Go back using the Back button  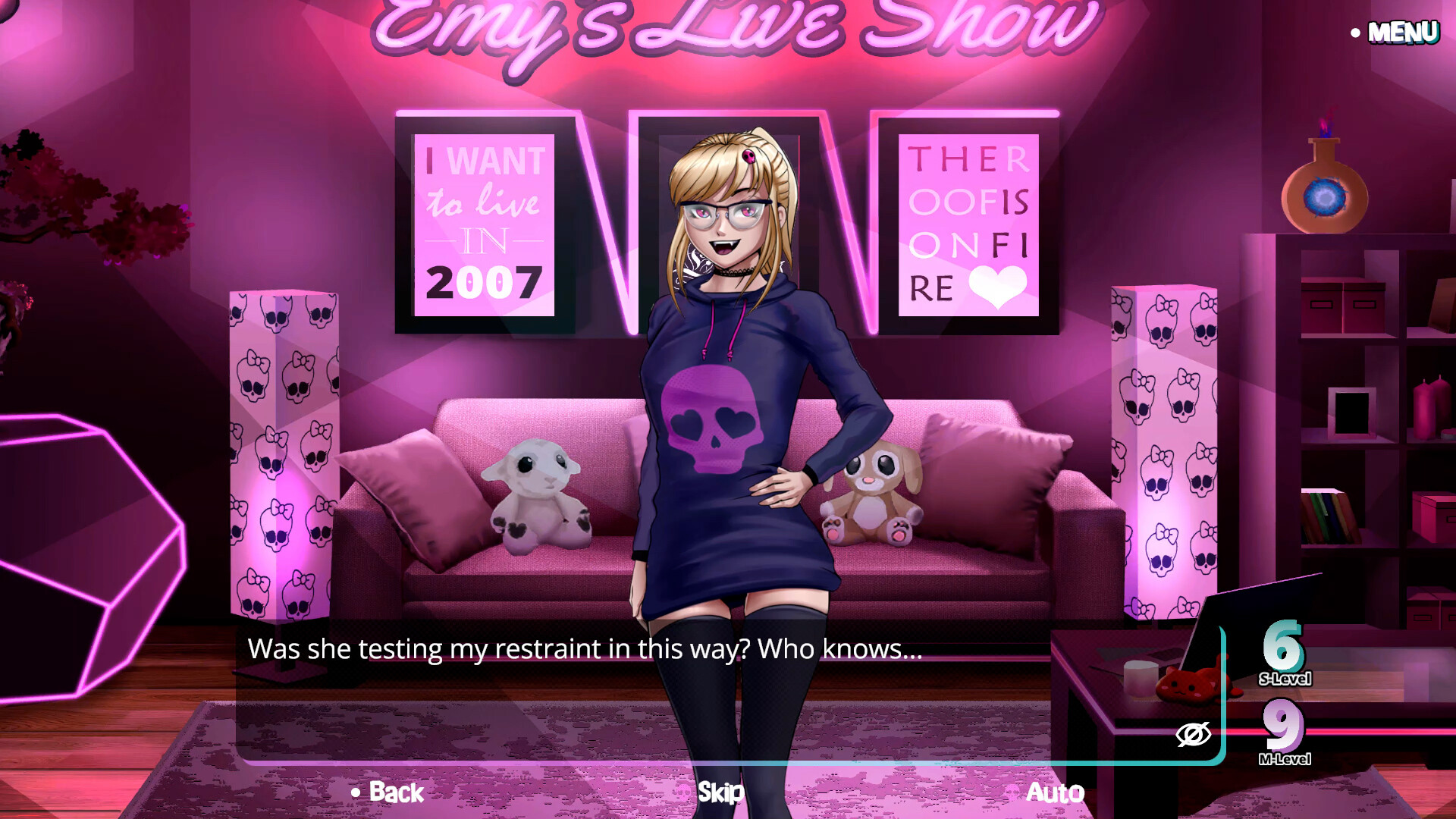393,792
